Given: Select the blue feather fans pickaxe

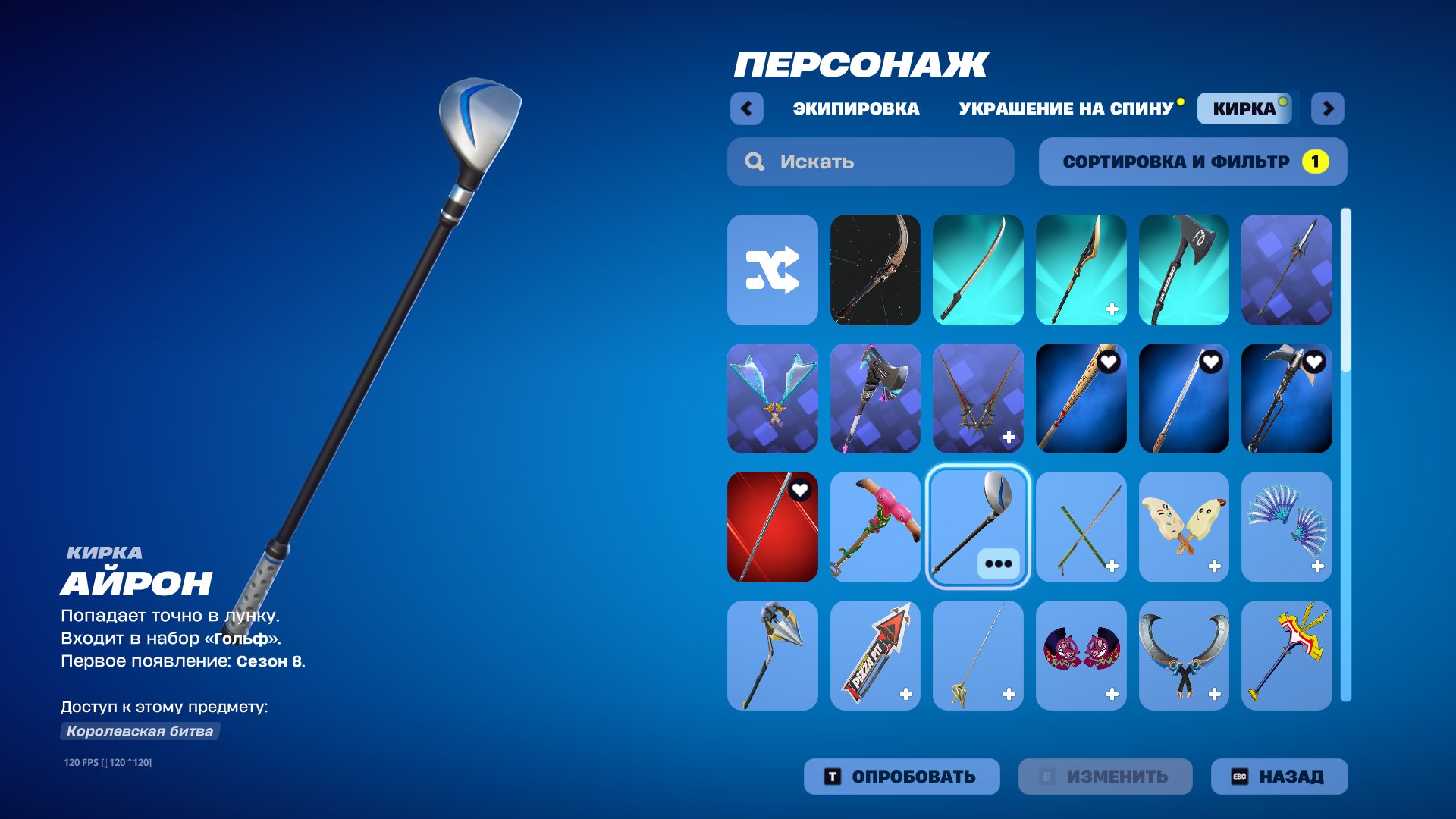Looking at the screenshot, I should [x=1286, y=527].
